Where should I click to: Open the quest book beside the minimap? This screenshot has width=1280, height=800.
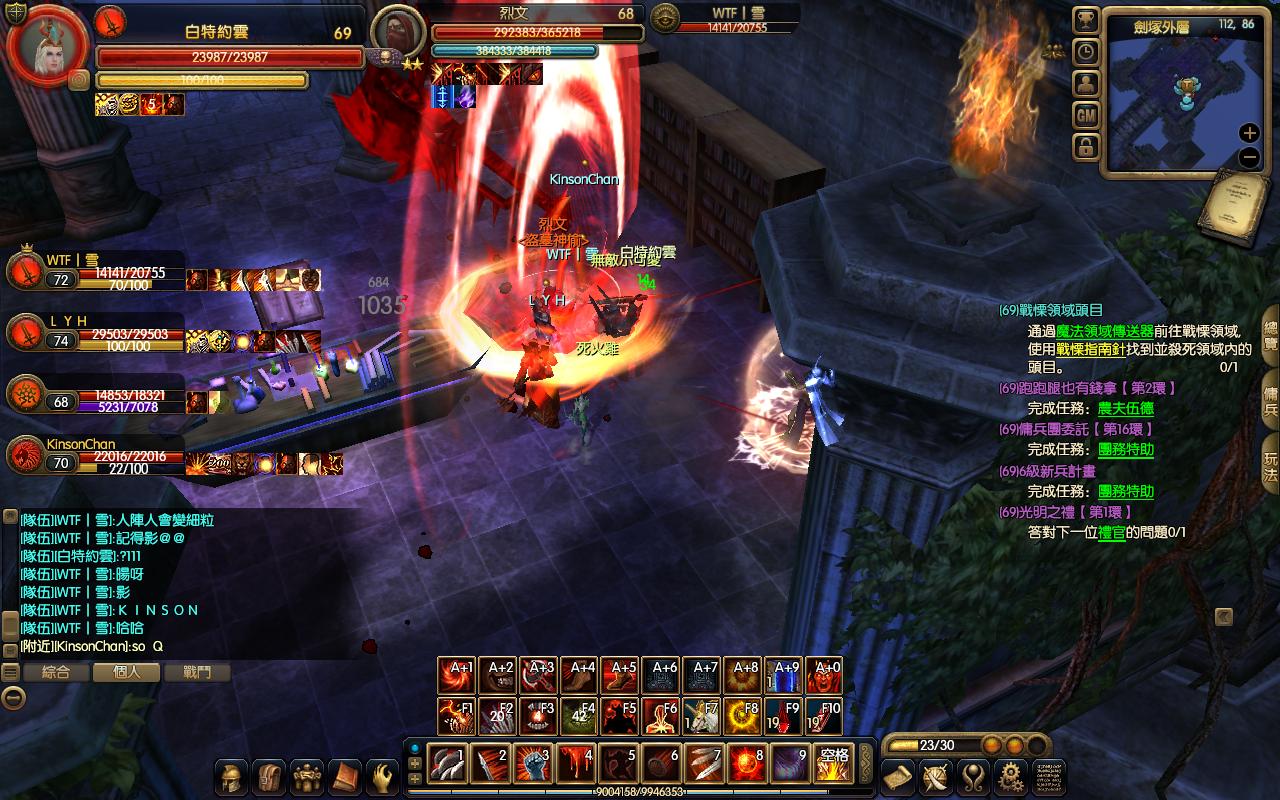pyautogui.click(x=1234, y=208)
